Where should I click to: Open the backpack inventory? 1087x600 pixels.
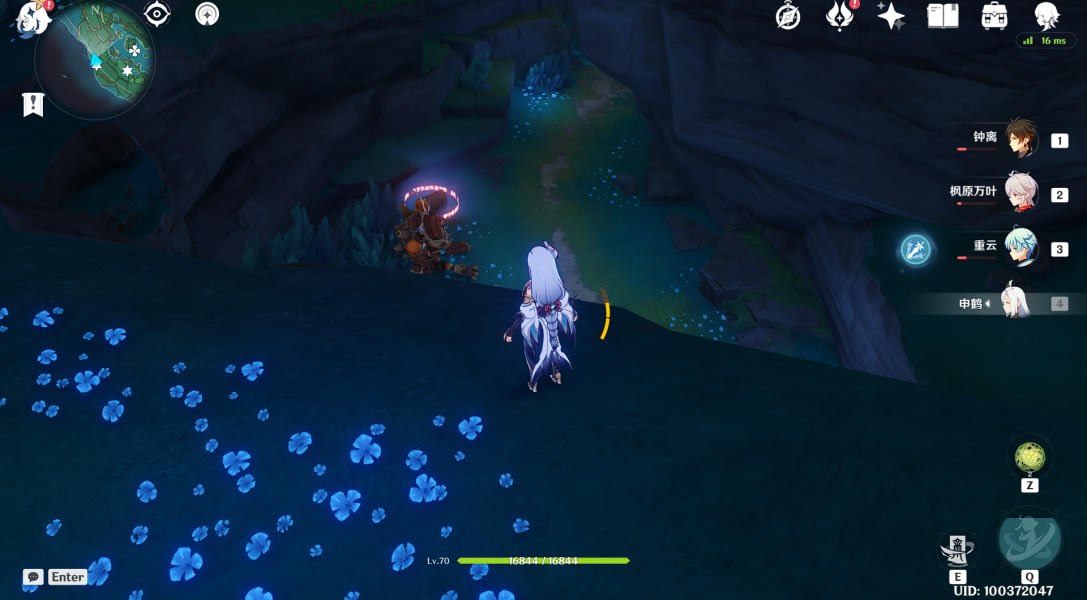994,16
